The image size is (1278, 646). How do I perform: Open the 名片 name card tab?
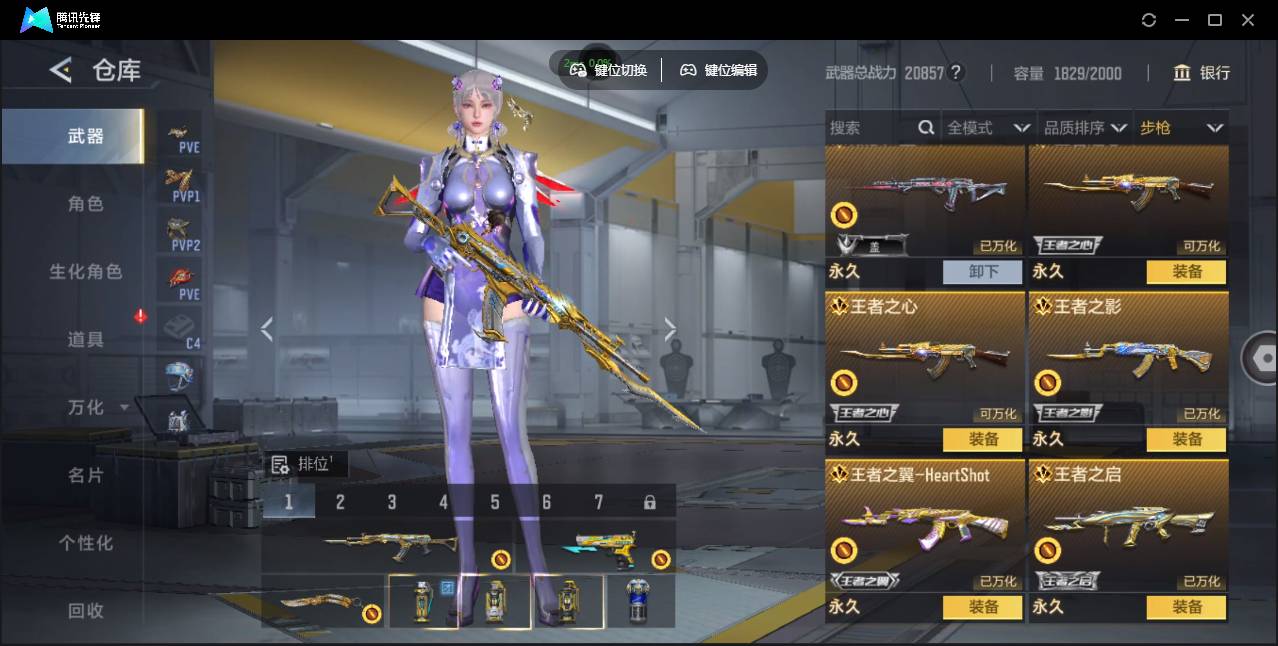(85, 475)
